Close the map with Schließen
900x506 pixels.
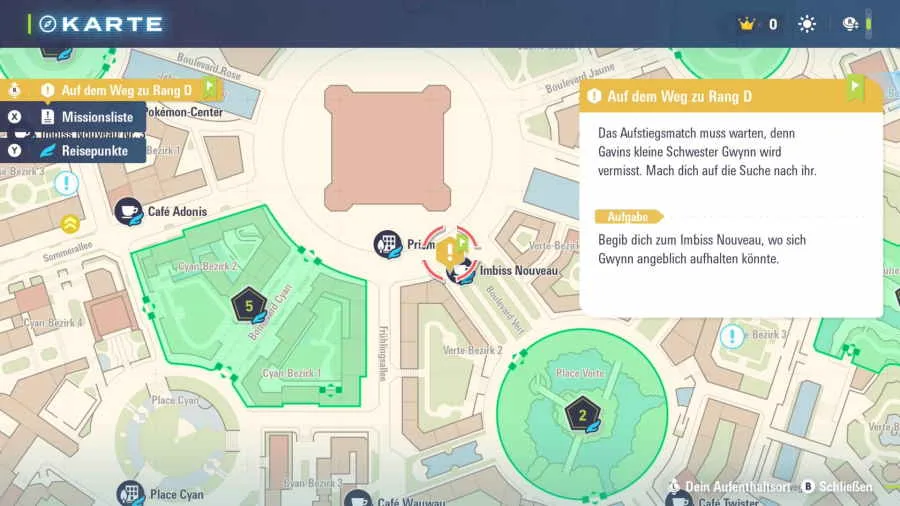(836, 487)
